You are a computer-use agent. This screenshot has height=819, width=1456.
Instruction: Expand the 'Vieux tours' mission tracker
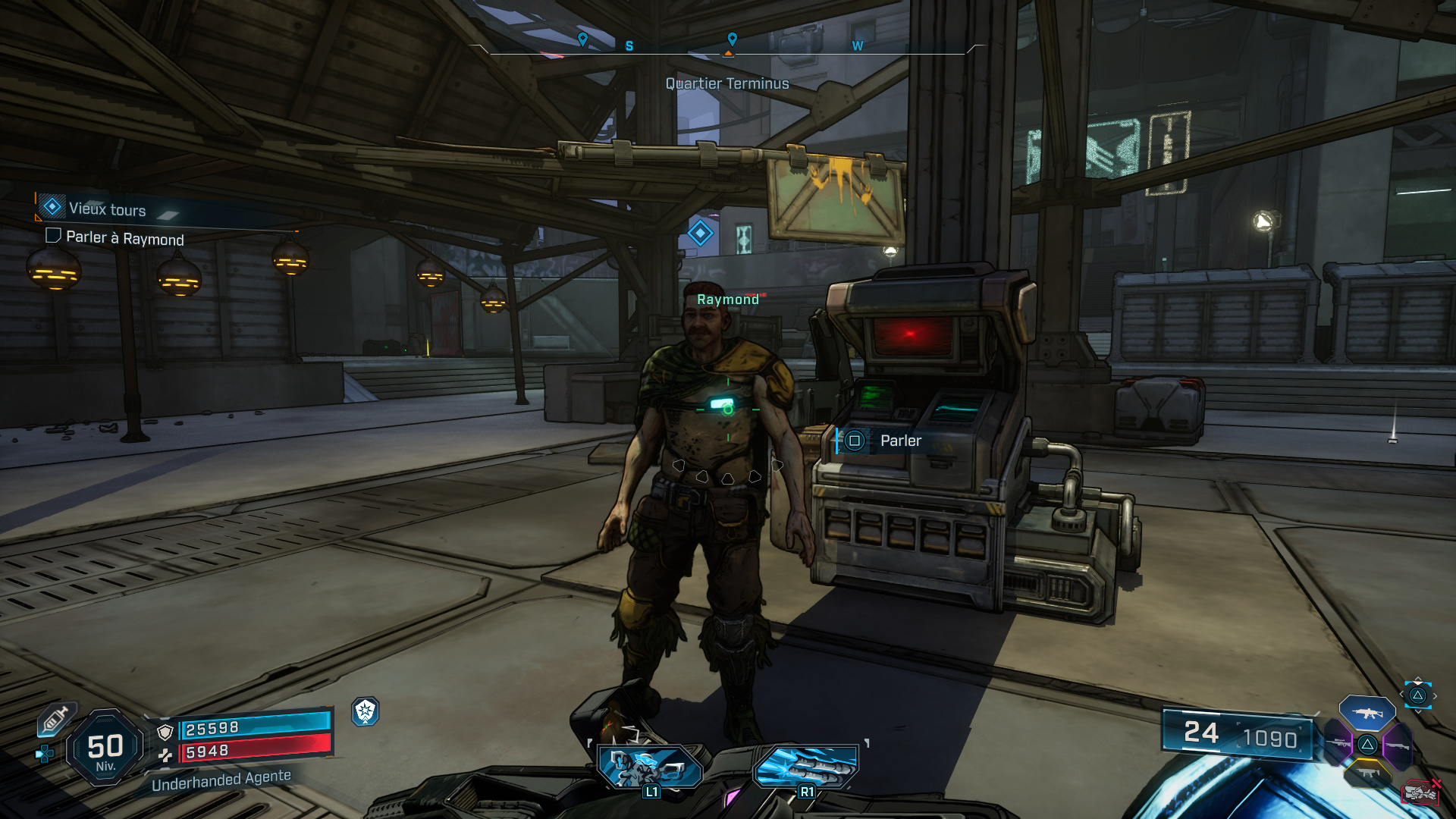tap(104, 210)
